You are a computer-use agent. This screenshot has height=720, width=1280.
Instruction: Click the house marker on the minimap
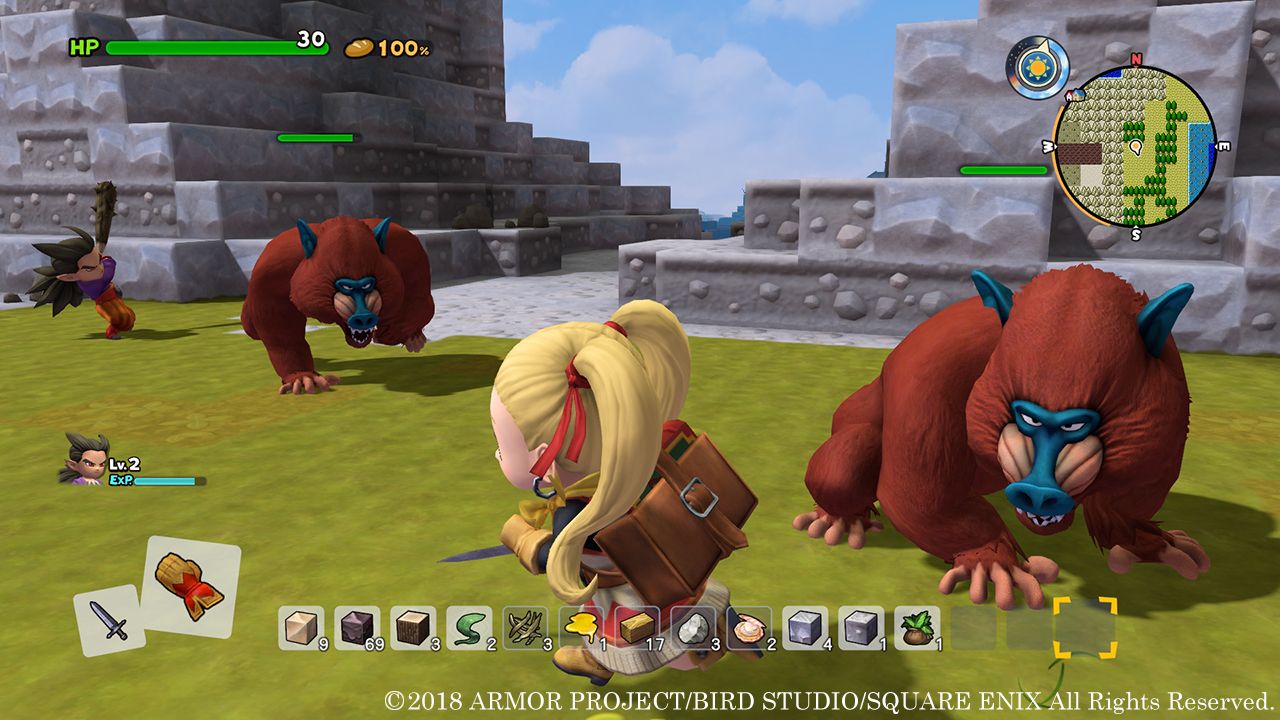pyautogui.click(x=1077, y=95)
